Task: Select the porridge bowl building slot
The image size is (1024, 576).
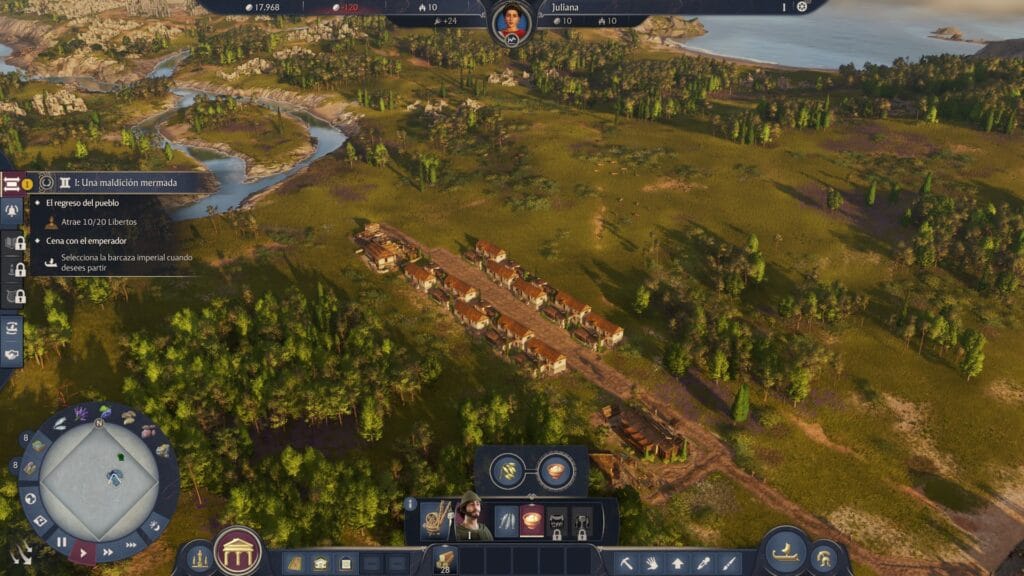Action: coord(532,521)
